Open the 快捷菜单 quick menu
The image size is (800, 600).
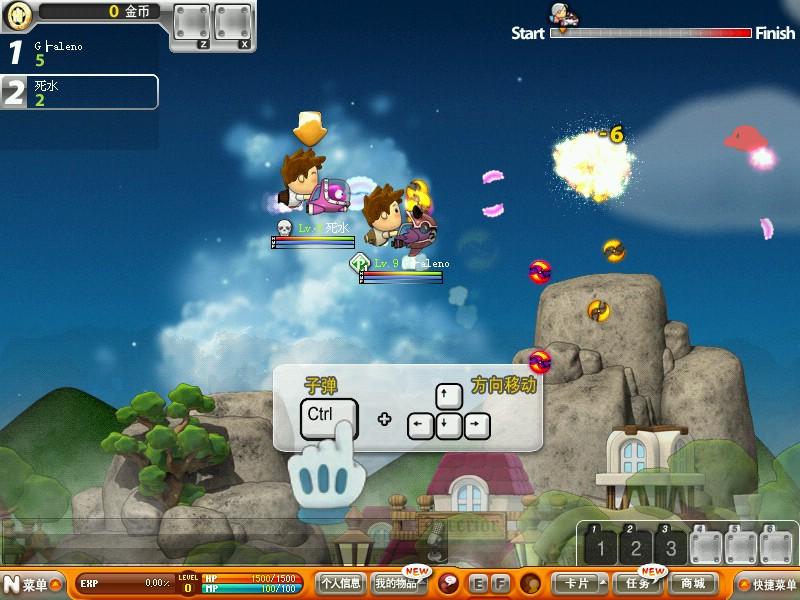pyautogui.click(x=767, y=584)
